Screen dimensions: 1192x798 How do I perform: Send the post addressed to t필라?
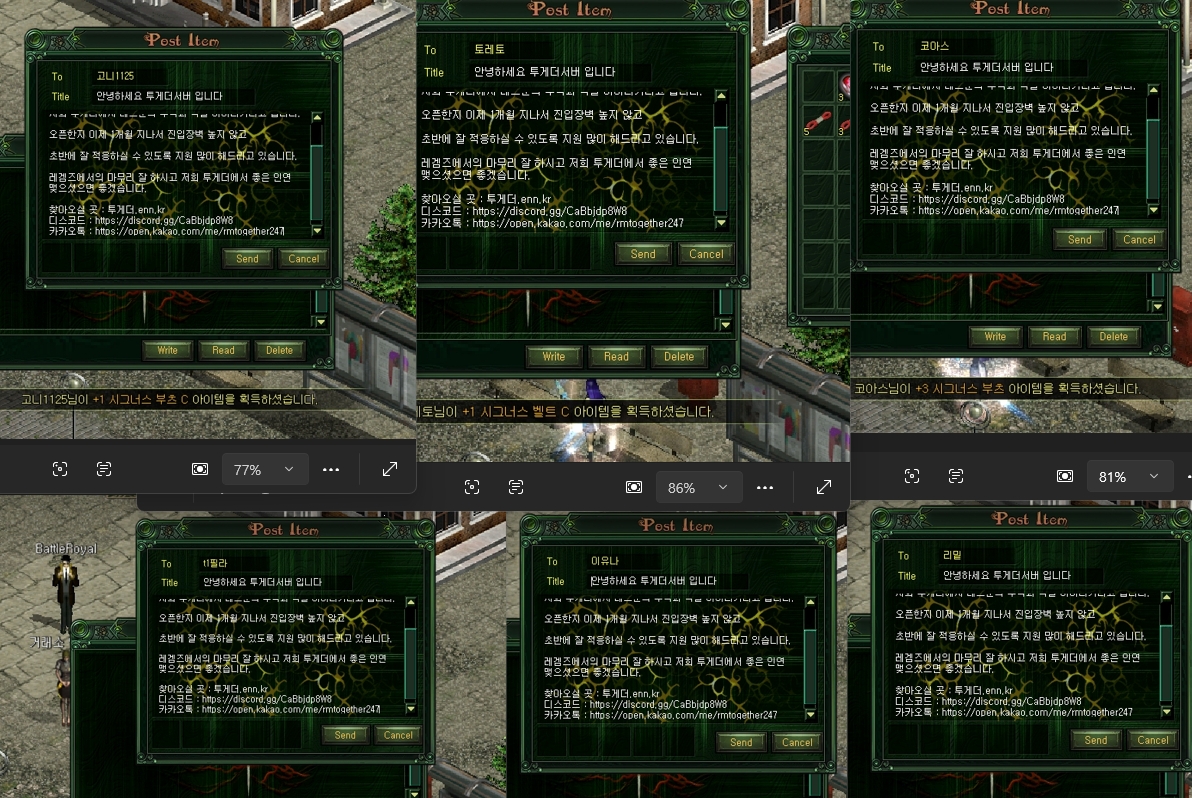(345, 735)
